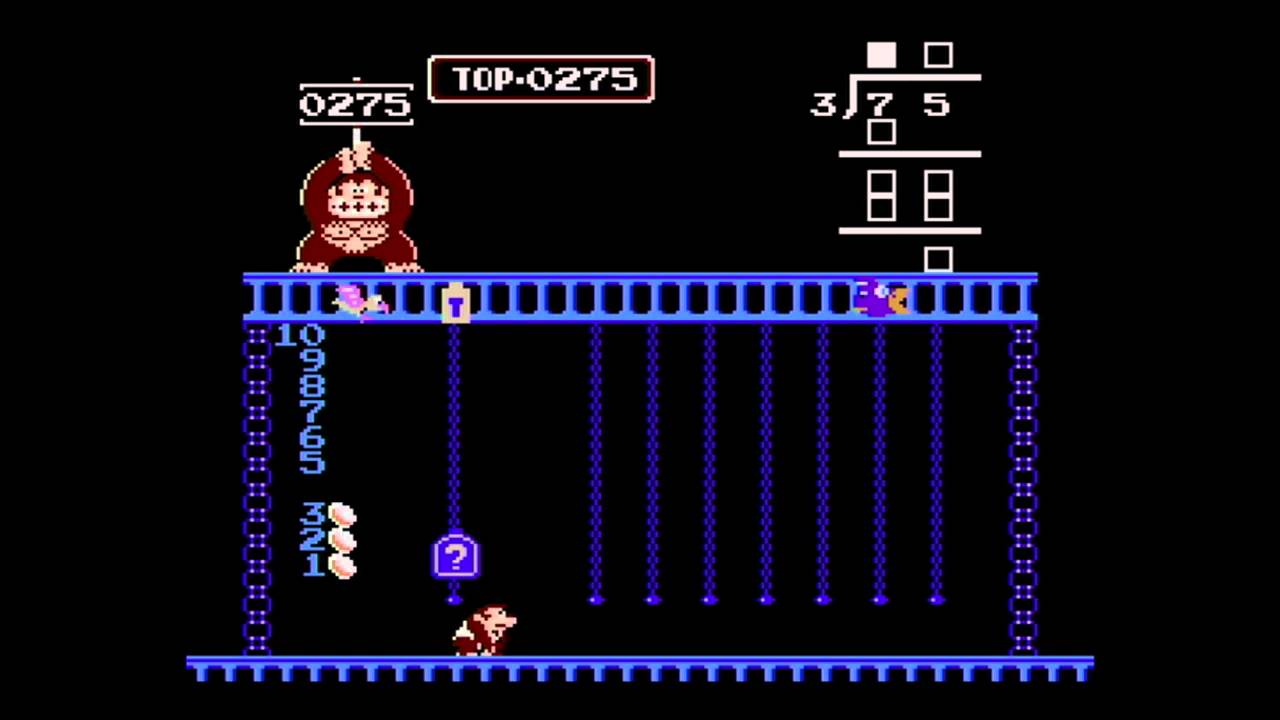
Task: Click the empty answer box beside the filled one
Action: tap(938, 55)
